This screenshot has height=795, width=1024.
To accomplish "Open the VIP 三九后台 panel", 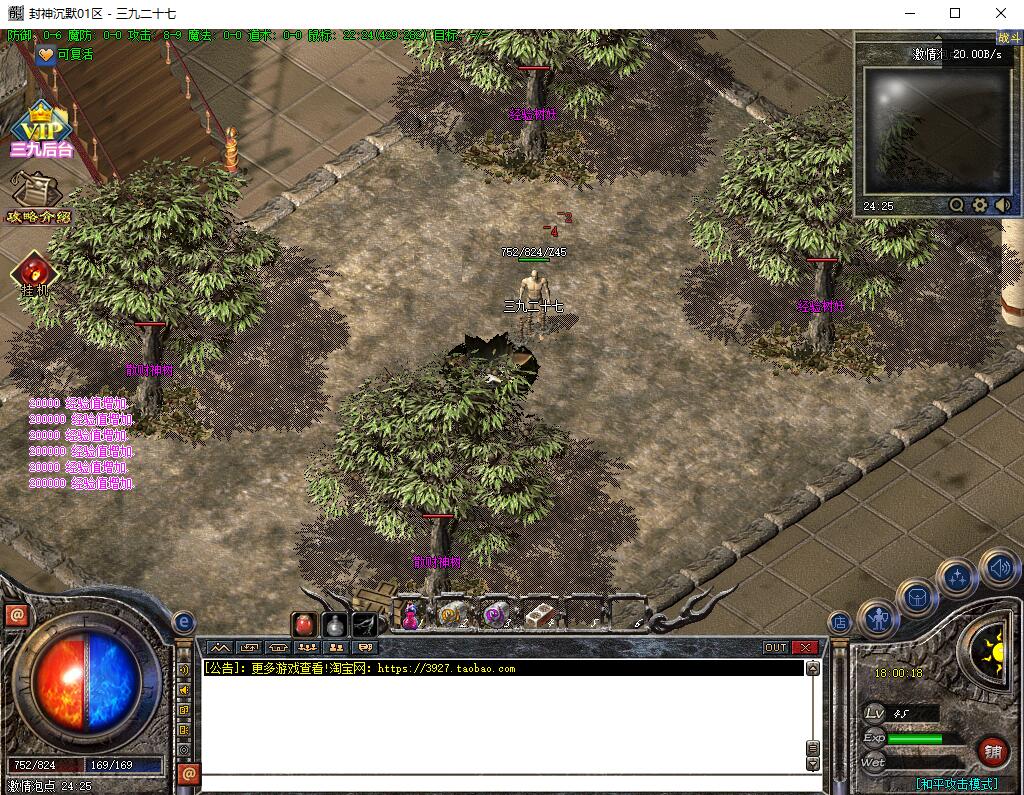I will (x=40, y=130).
